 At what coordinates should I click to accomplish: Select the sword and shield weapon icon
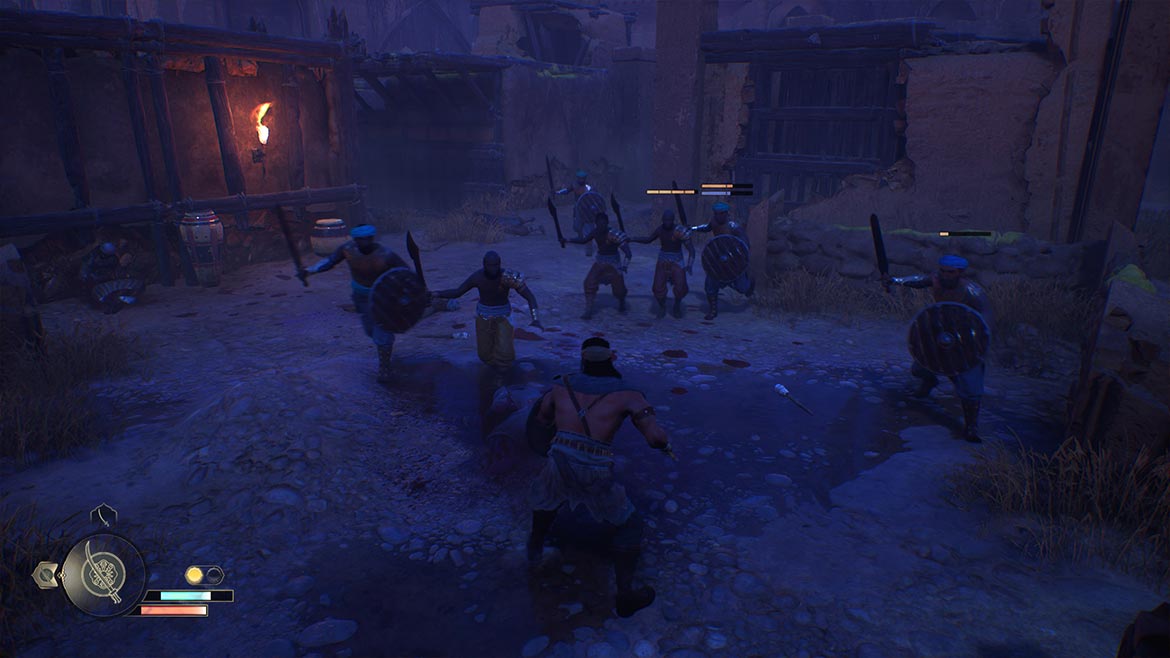click(x=104, y=575)
